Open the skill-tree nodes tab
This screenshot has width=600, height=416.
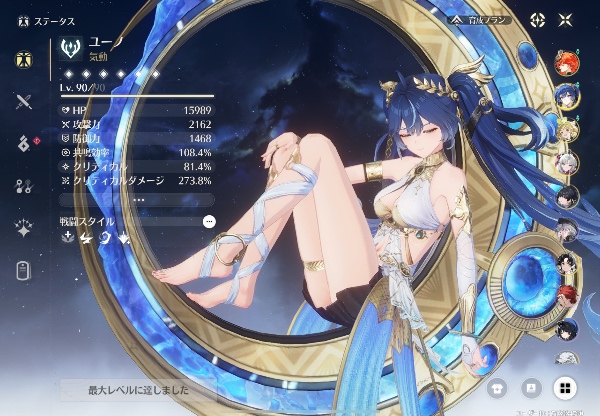click(23, 185)
